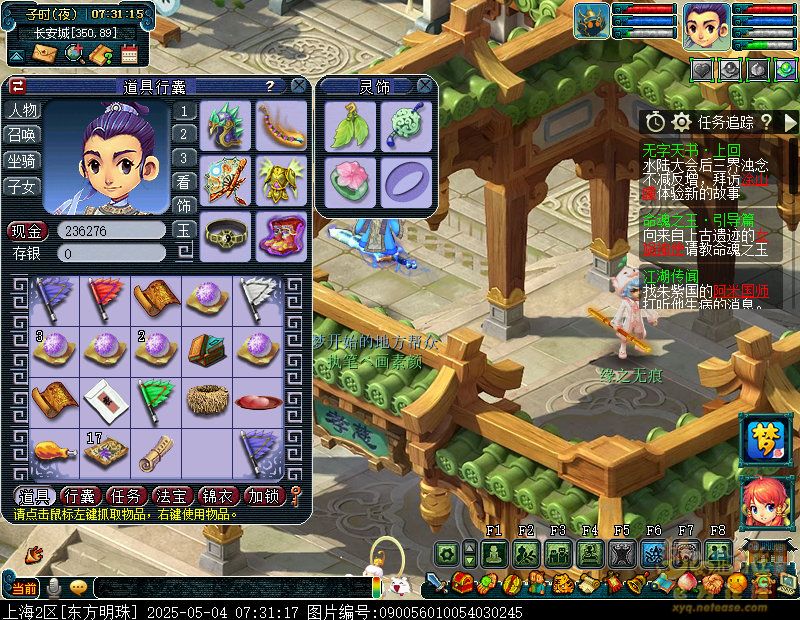Click the 加锁 lock button
Image resolution: width=800 pixels, height=620 pixels.
(x=264, y=495)
